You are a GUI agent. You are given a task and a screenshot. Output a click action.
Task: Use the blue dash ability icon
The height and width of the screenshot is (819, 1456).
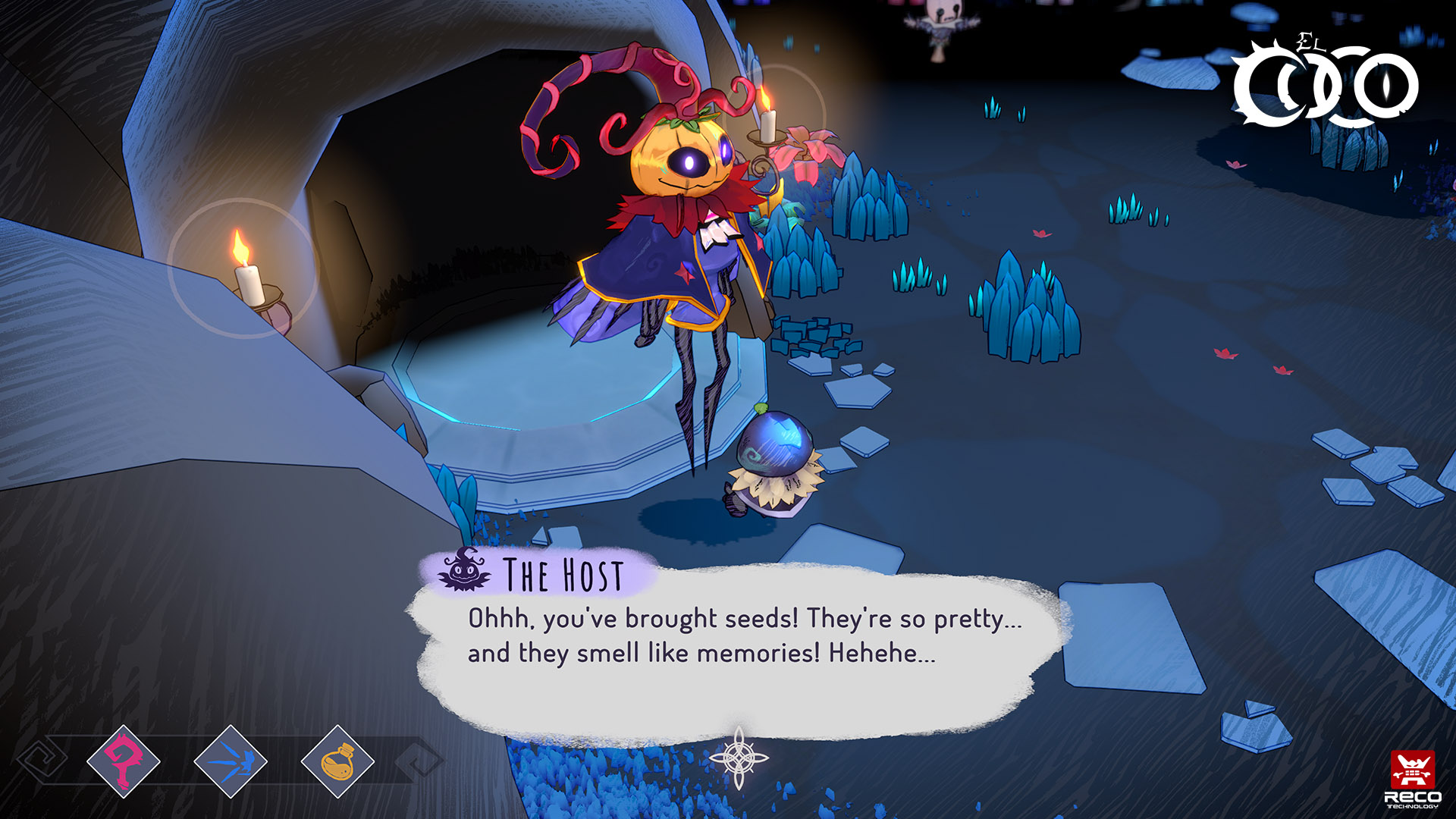pyautogui.click(x=231, y=761)
